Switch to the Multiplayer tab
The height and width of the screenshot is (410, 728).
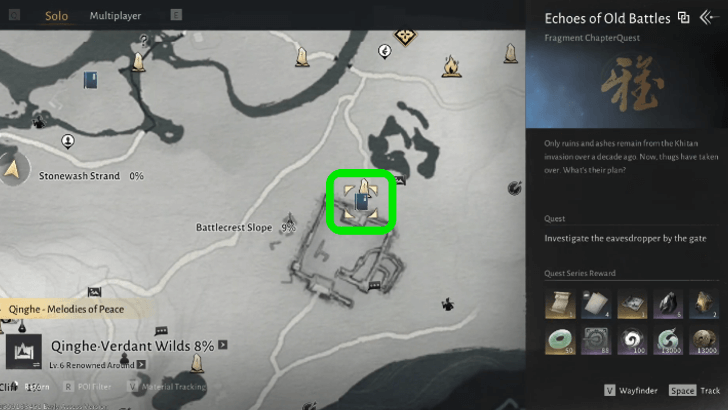point(115,16)
